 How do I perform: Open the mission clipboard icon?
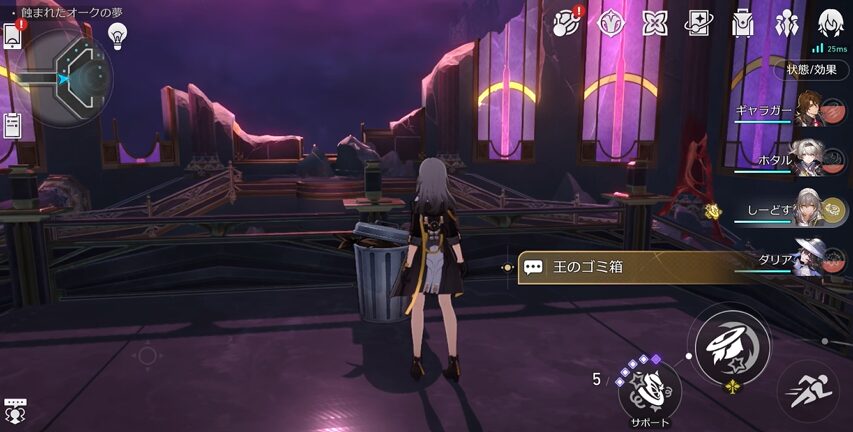coord(13,124)
